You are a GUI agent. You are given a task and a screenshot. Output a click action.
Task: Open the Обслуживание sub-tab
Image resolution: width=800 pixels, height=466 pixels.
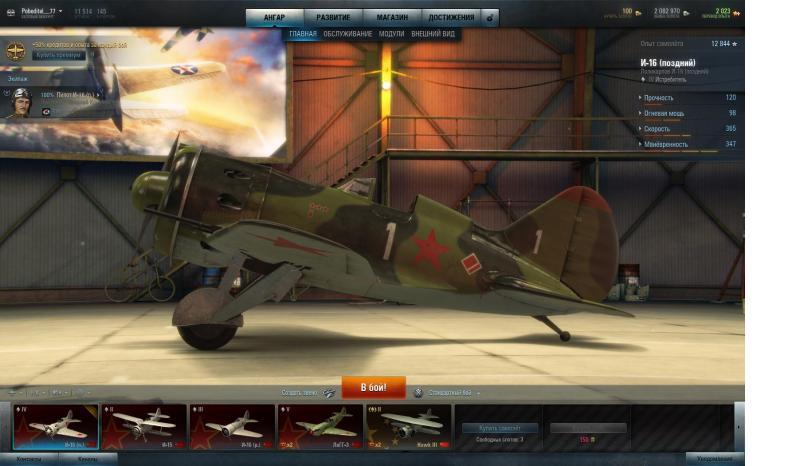click(x=348, y=34)
